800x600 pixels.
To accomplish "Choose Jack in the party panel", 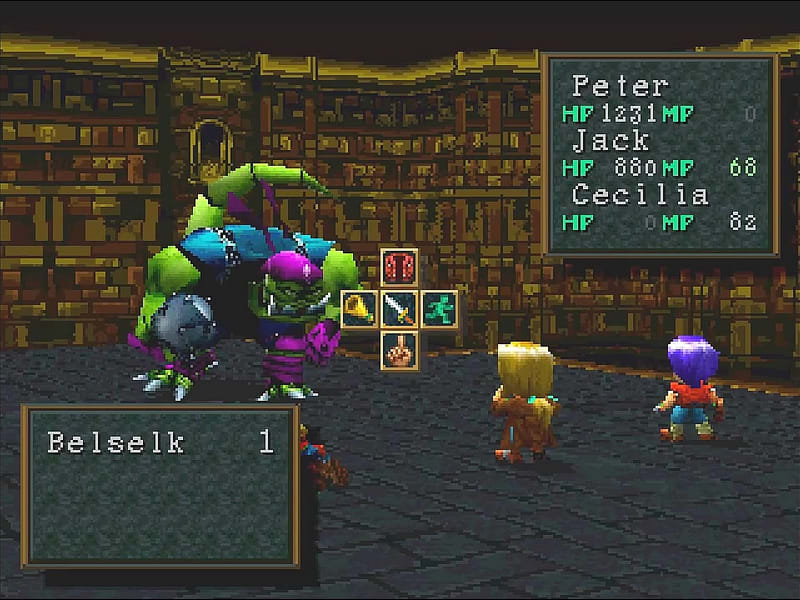I will click(610, 140).
